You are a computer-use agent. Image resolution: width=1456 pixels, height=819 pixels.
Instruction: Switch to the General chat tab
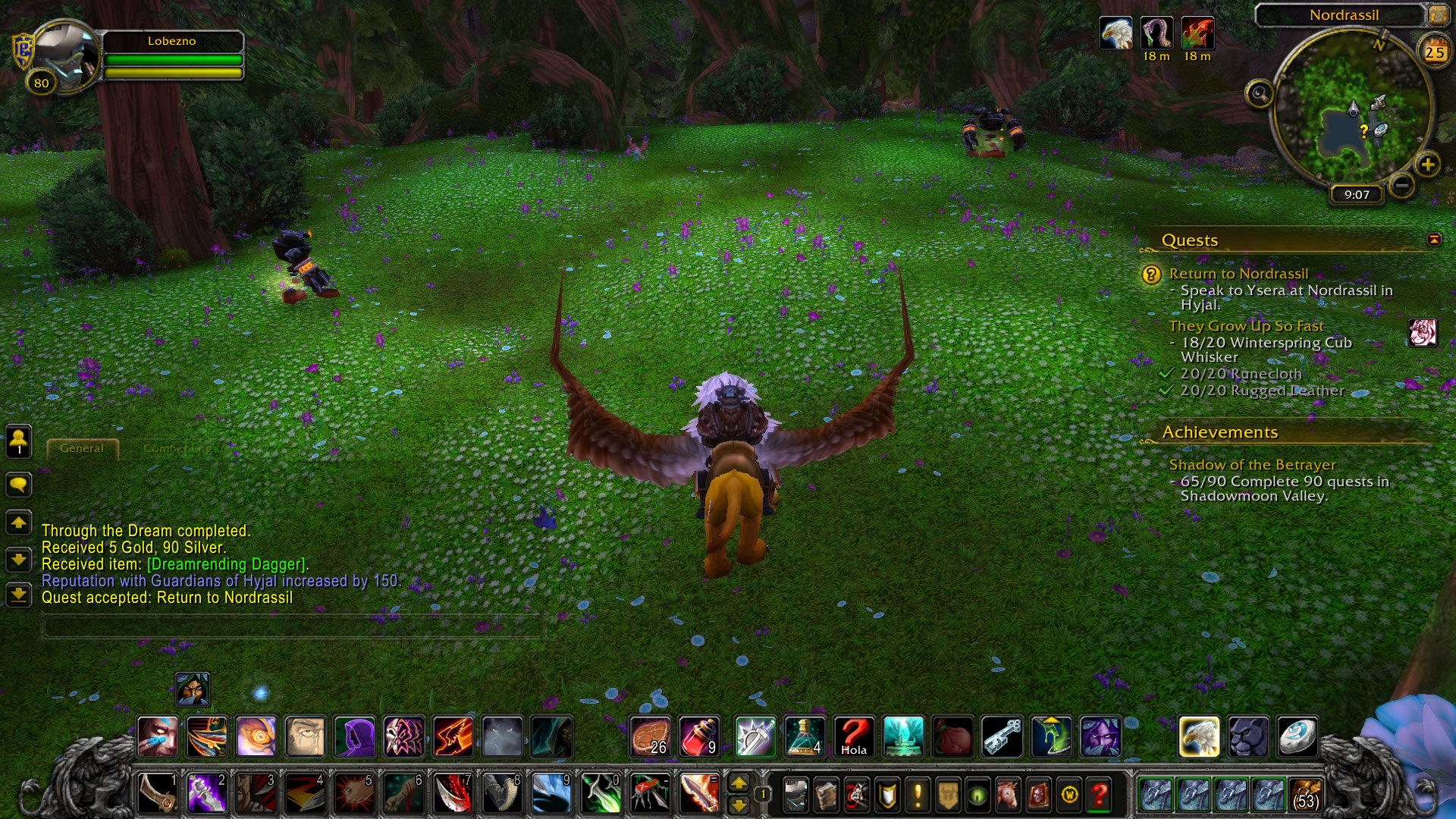tap(82, 448)
